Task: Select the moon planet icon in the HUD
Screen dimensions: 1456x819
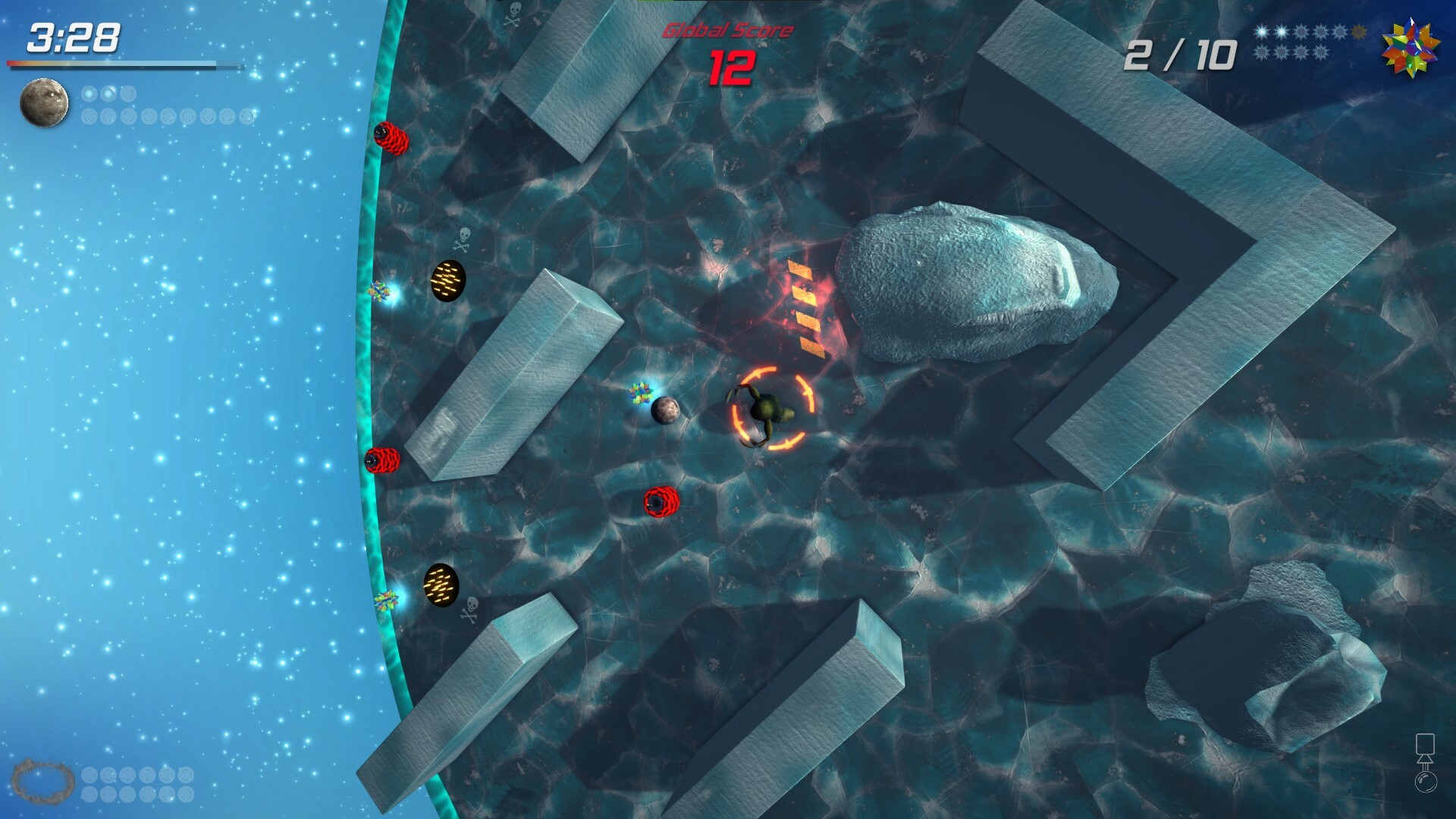Action: point(44,102)
